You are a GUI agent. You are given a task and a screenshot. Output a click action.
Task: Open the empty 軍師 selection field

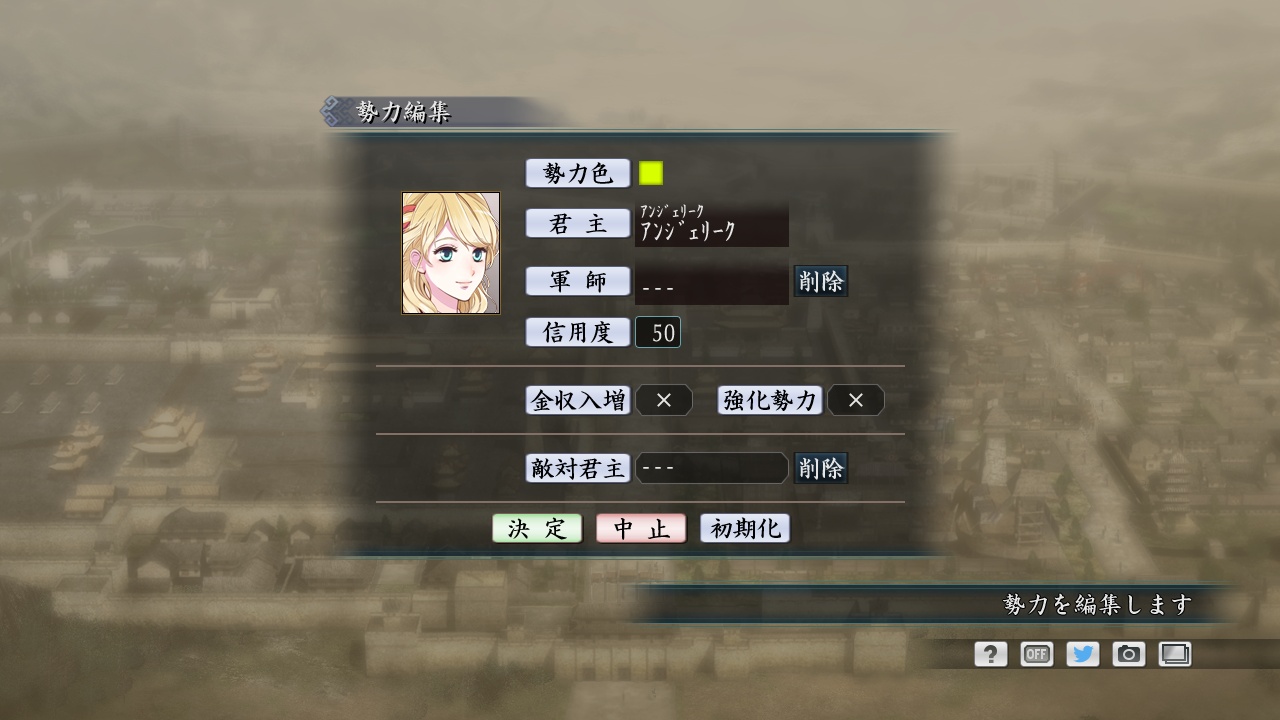pyautogui.click(x=712, y=282)
